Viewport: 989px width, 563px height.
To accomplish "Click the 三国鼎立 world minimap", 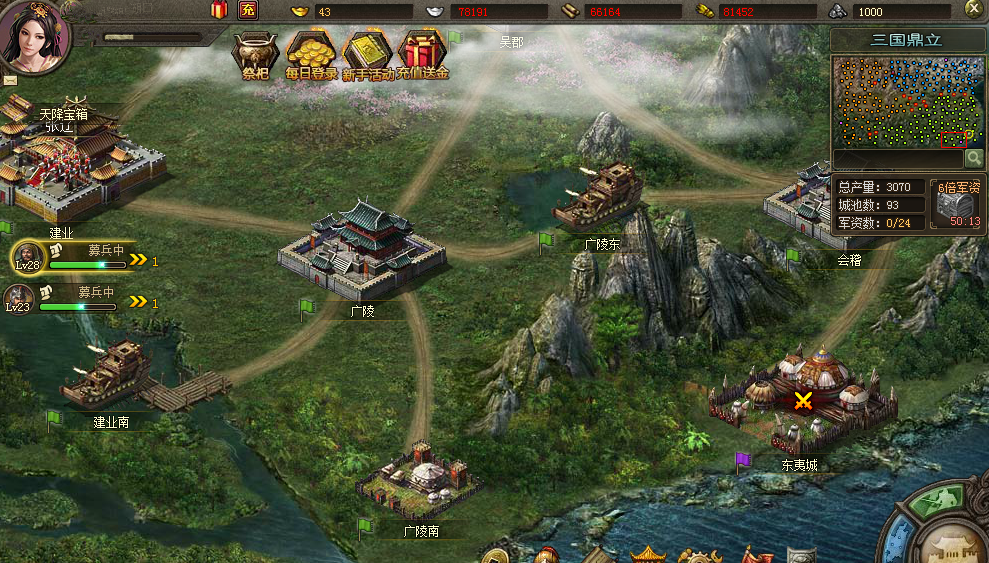I will click(x=906, y=100).
